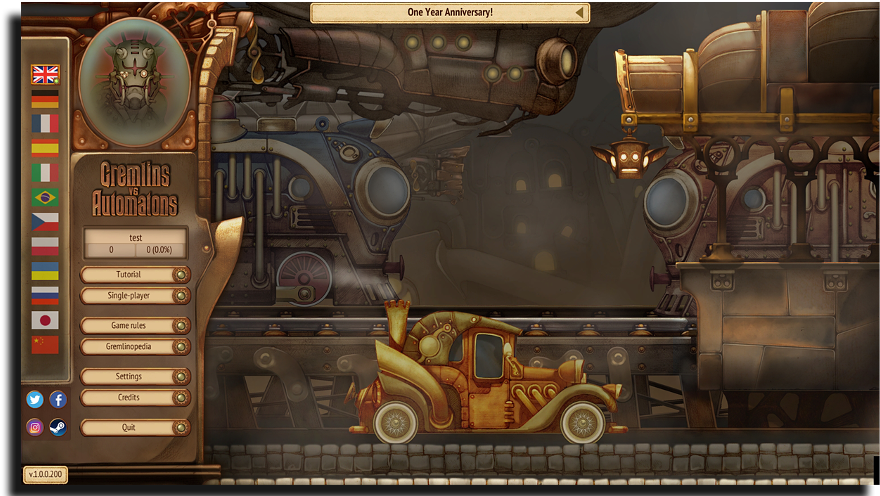
Task: Select the Brazilian flag language
Action: pos(45,197)
